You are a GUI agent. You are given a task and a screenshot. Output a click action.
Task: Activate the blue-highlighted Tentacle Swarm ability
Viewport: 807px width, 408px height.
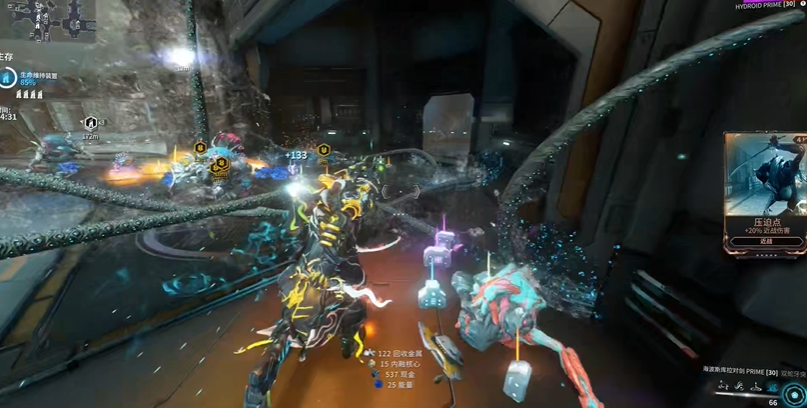772,386
